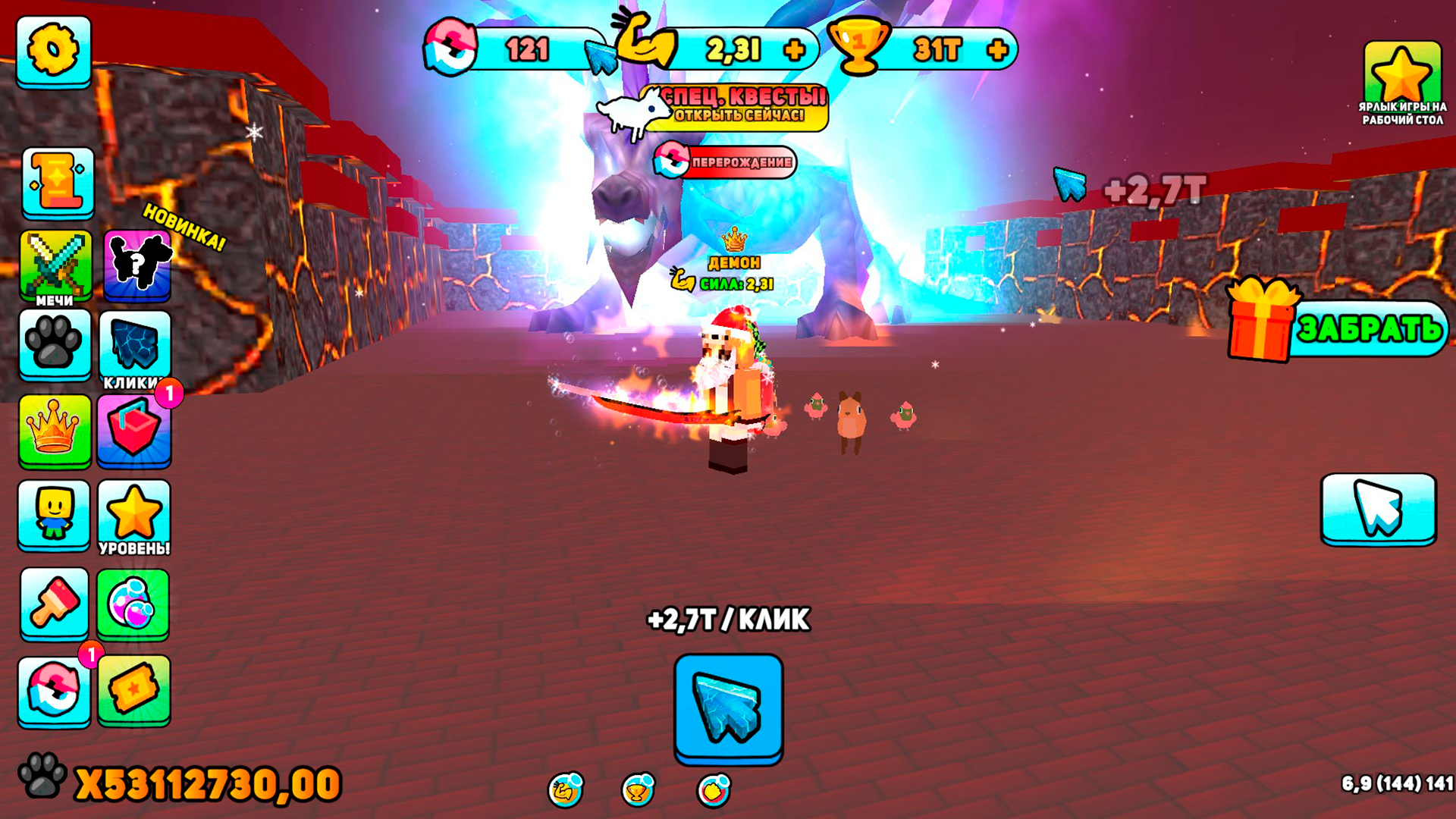Viewport: 1456px width, 819px height.
Task: Select the hammer tool icon
Action: click(55, 603)
